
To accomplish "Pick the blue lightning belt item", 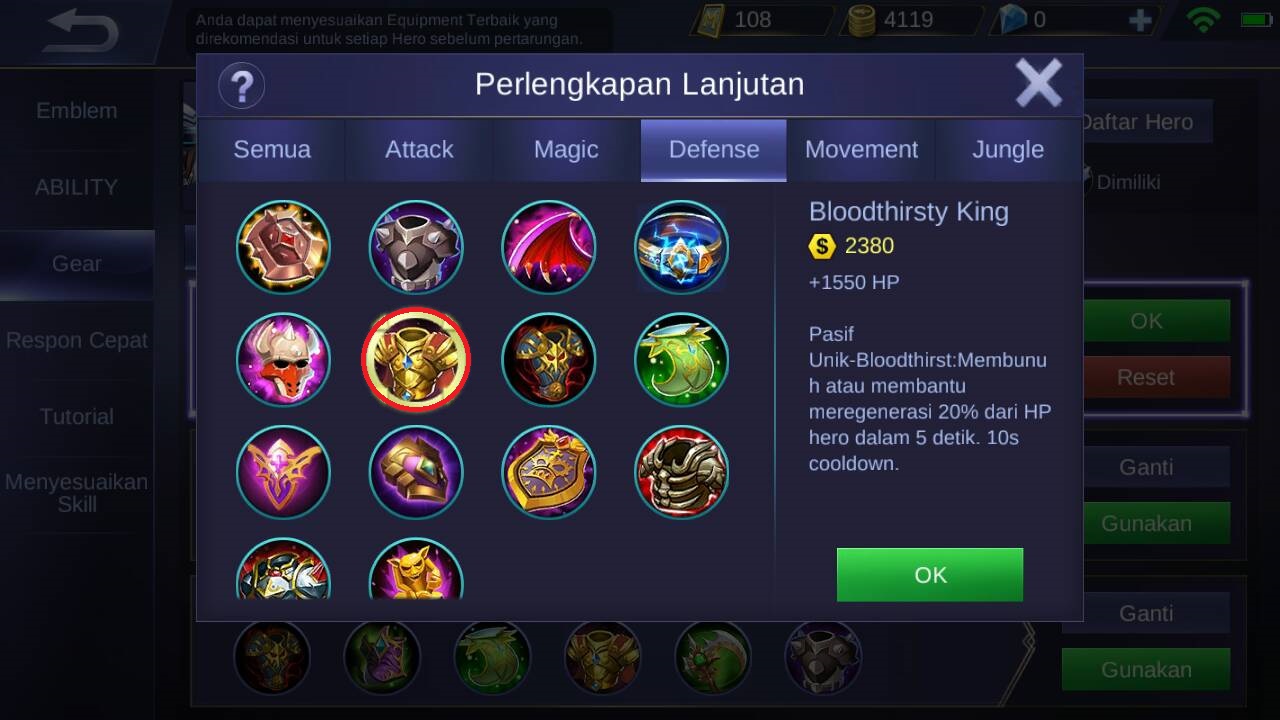I will coord(681,247).
